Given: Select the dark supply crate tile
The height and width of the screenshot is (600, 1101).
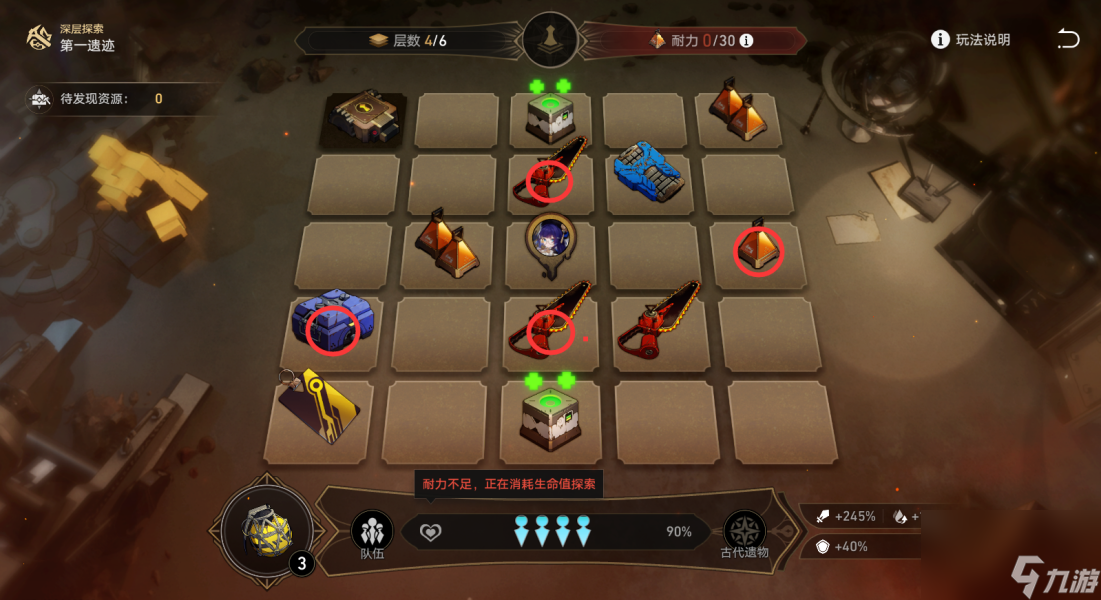Looking at the screenshot, I should 367,118.
